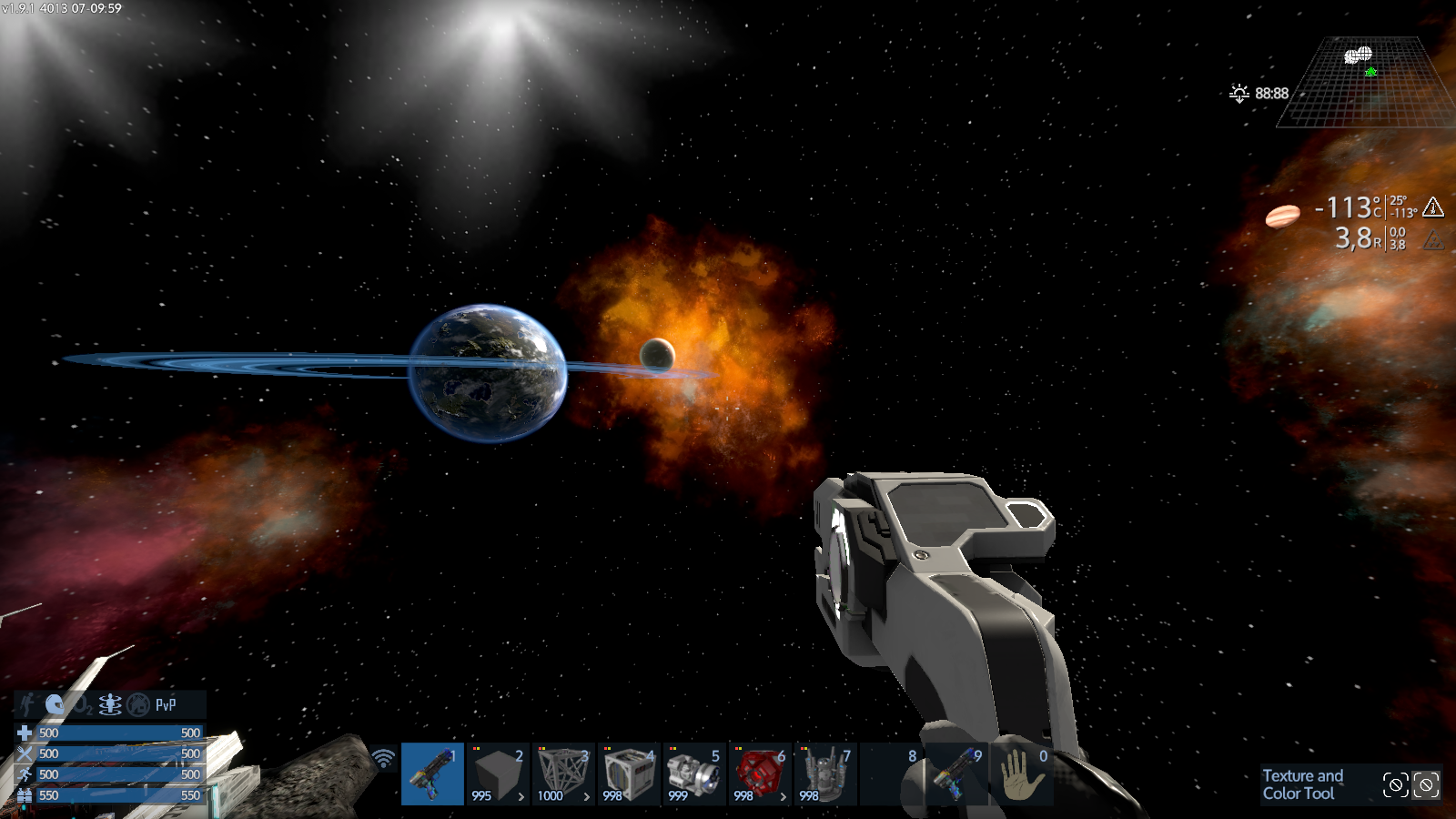The image size is (1456, 819).
Task: Select the thruster engine in slot 5
Action: tap(694, 773)
